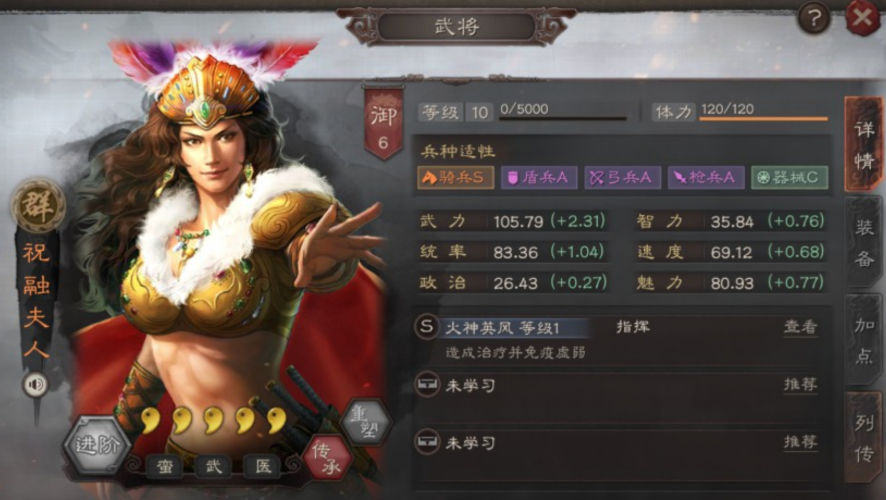The width and height of the screenshot is (886, 500).
Task: Select the 器械C siege aptitude tag
Action: [789, 178]
